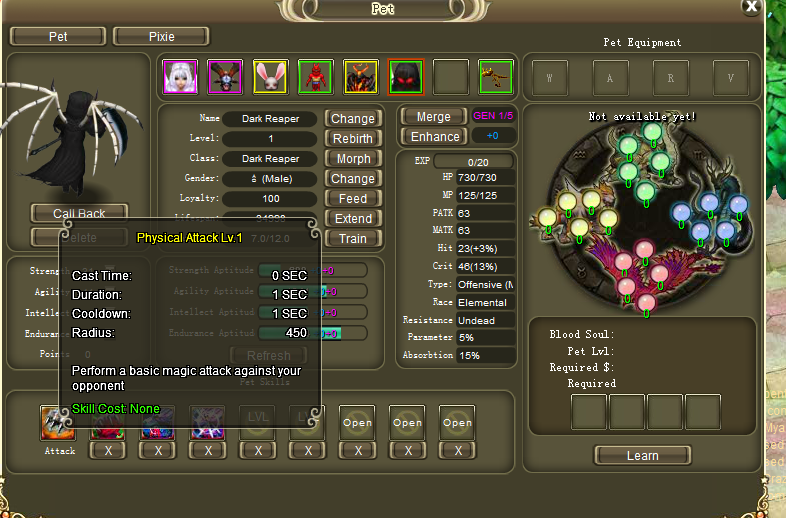Activate the Attack skill icon
This screenshot has height=518, width=786.
(59, 423)
